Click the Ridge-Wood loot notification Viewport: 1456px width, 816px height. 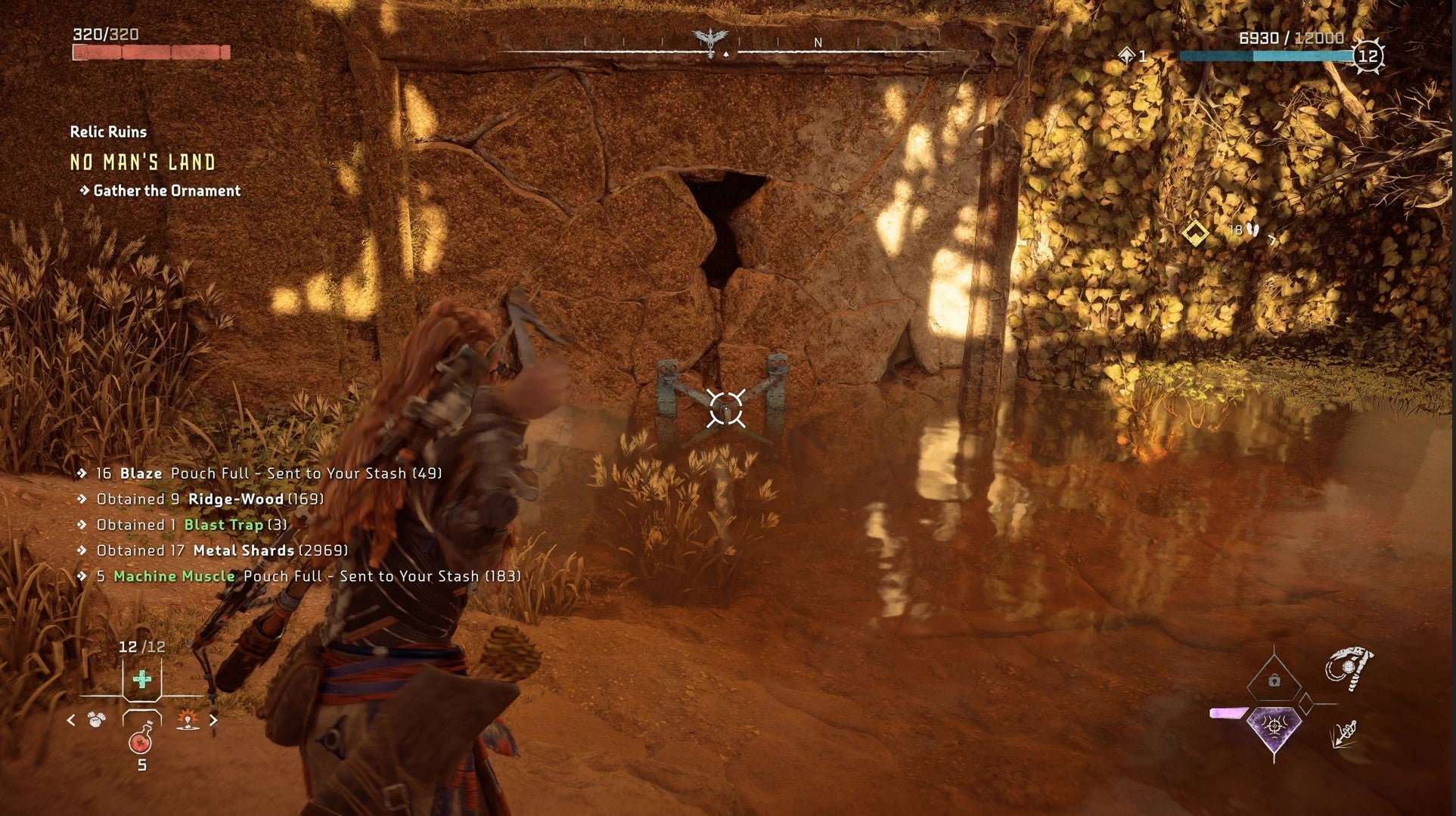210,498
